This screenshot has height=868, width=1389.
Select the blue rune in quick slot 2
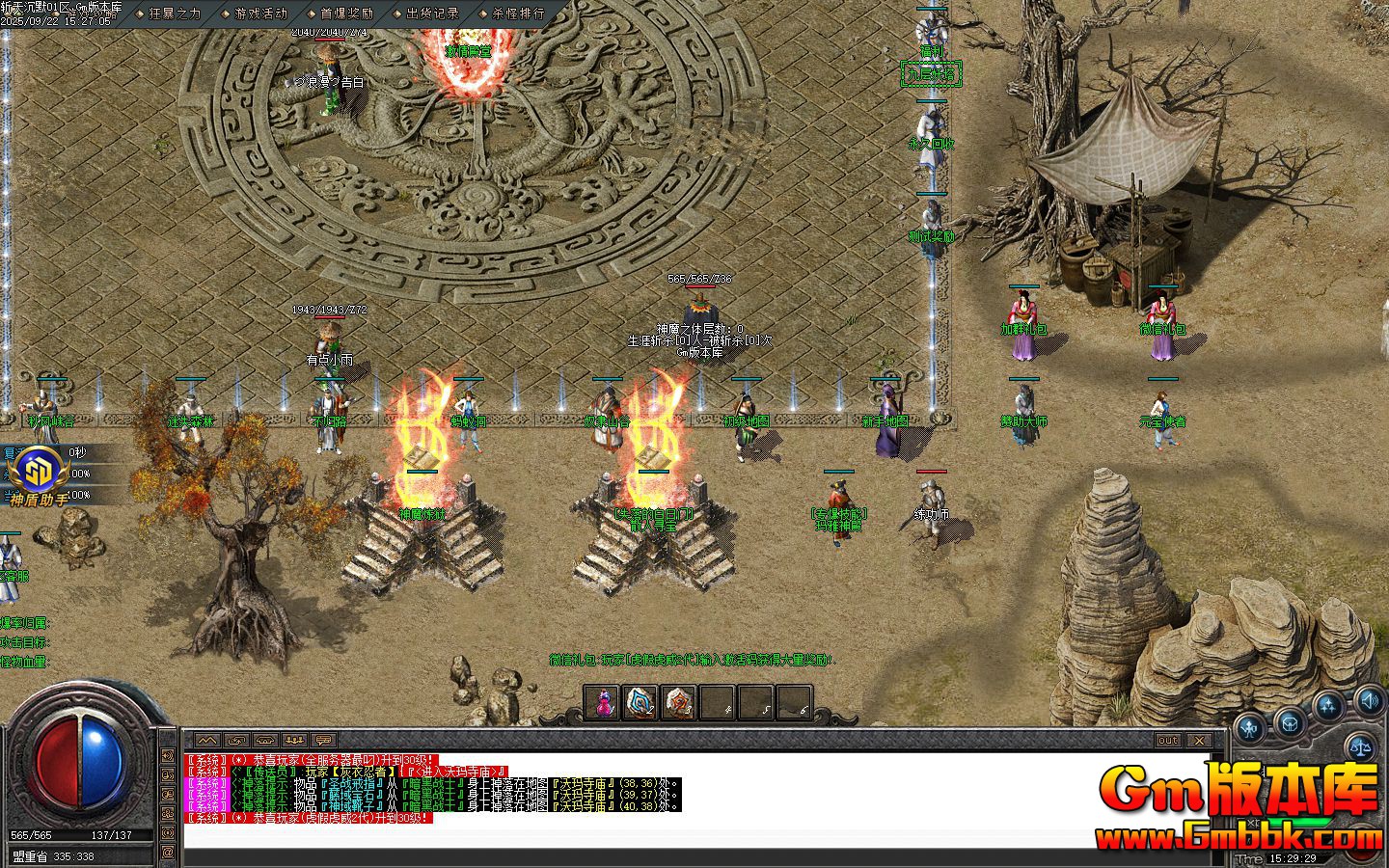(640, 703)
